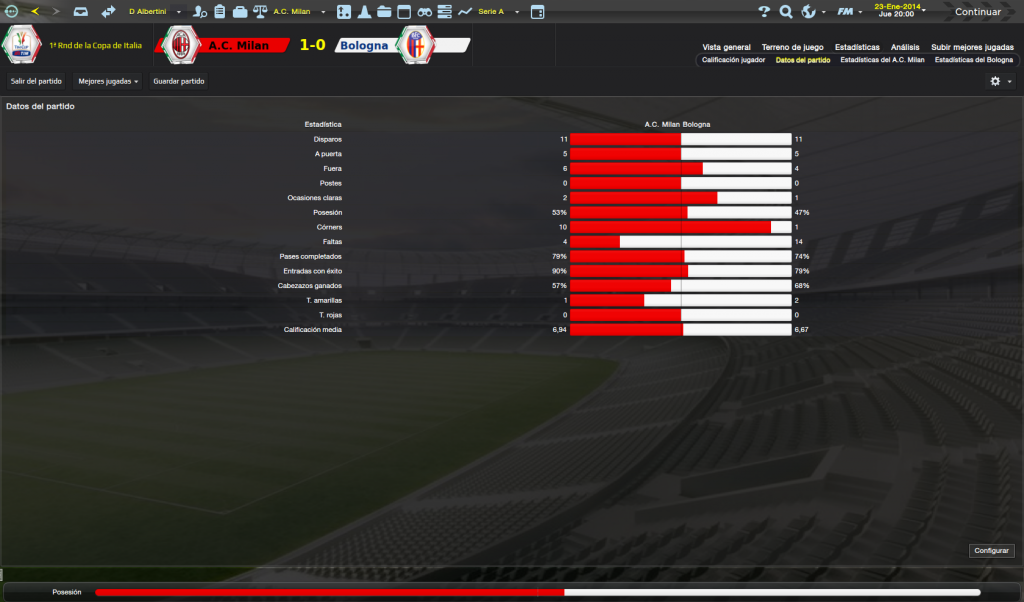Open the Mejores jugadas dropdown
1024x602 pixels.
108,81
